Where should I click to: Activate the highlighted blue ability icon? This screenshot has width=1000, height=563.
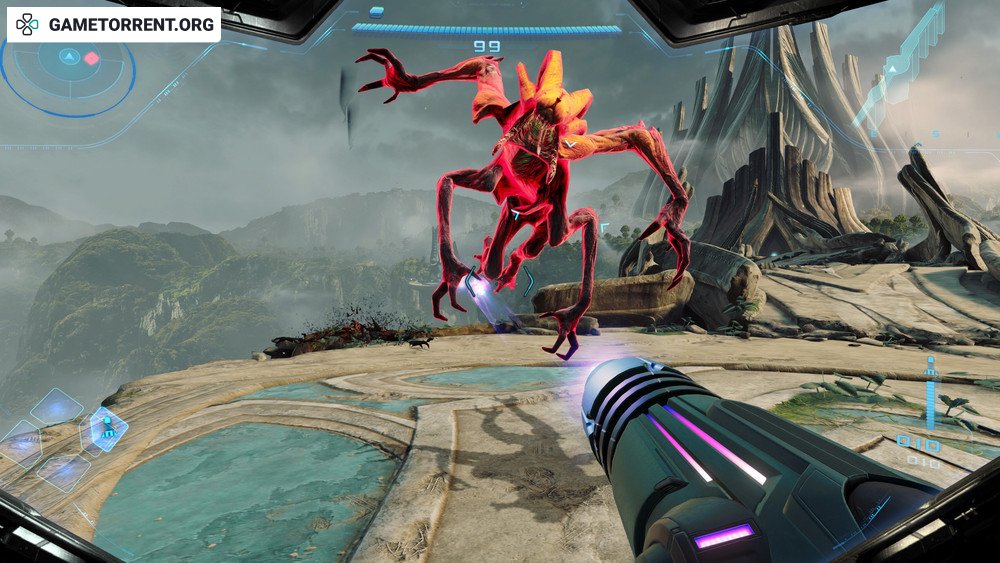coord(106,429)
